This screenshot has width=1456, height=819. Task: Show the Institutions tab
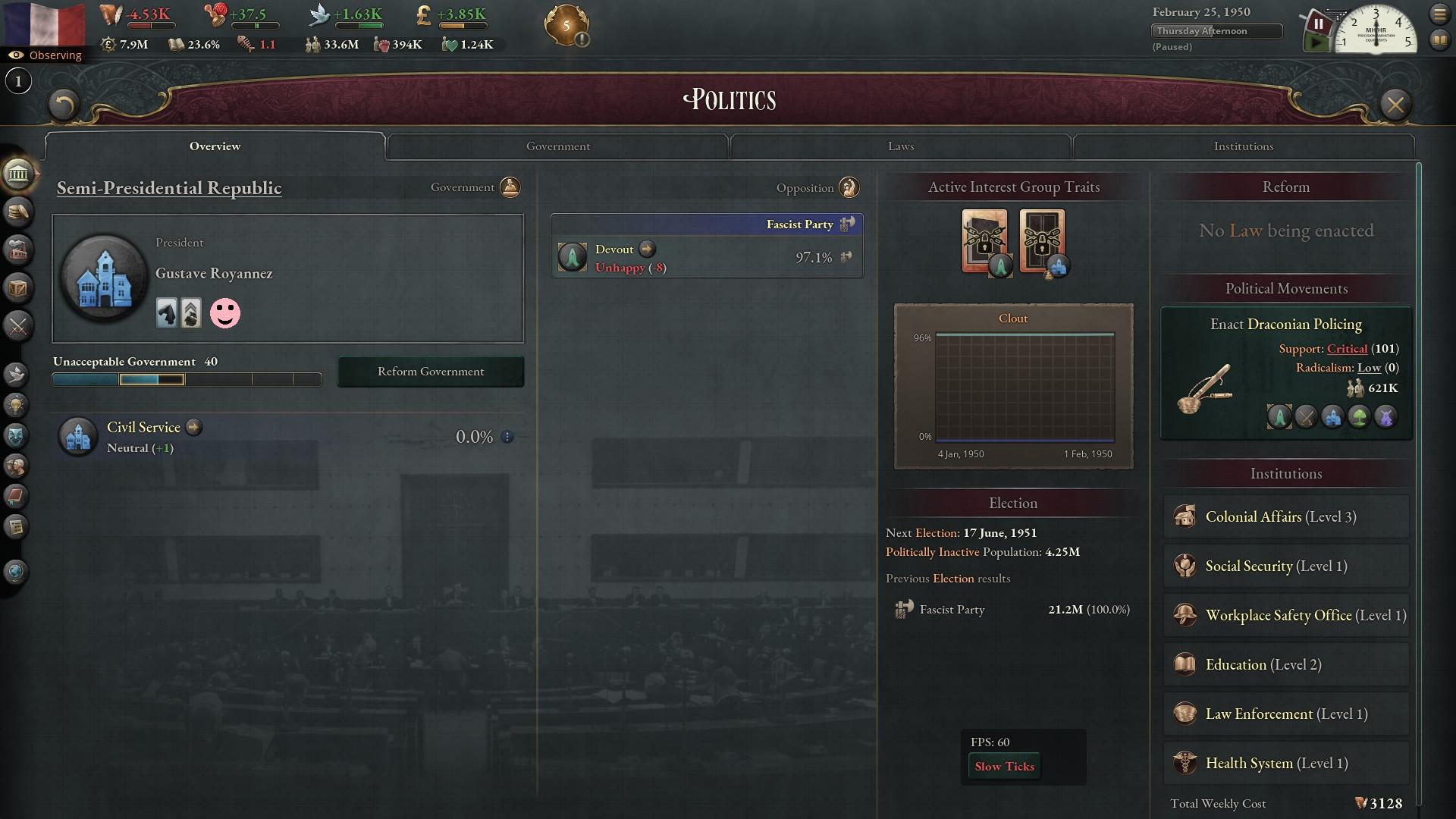[x=1243, y=146]
